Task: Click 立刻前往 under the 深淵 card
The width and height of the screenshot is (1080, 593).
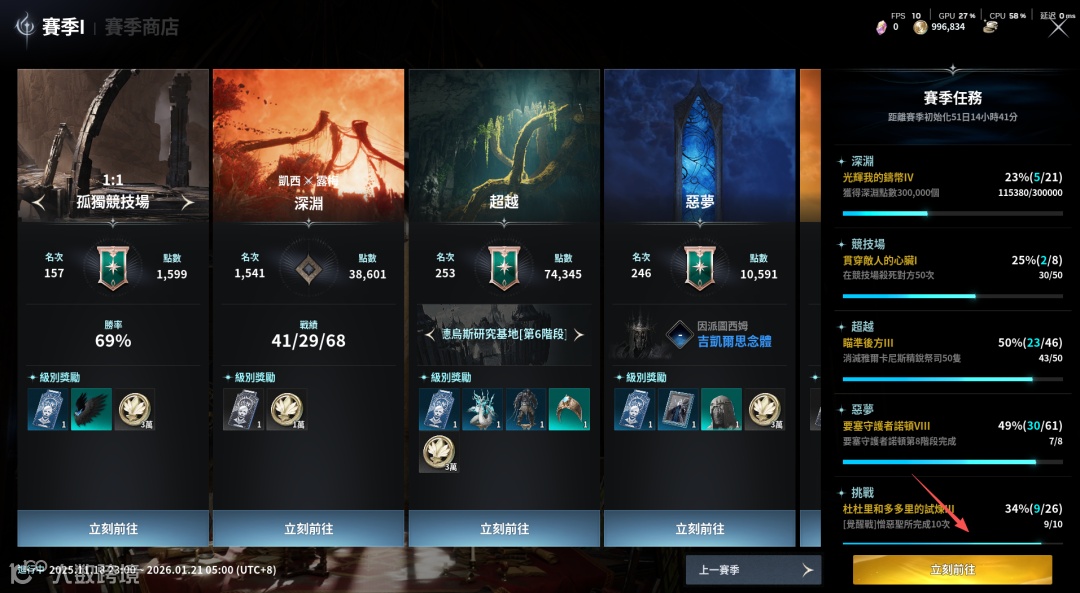Action: (x=308, y=529)
